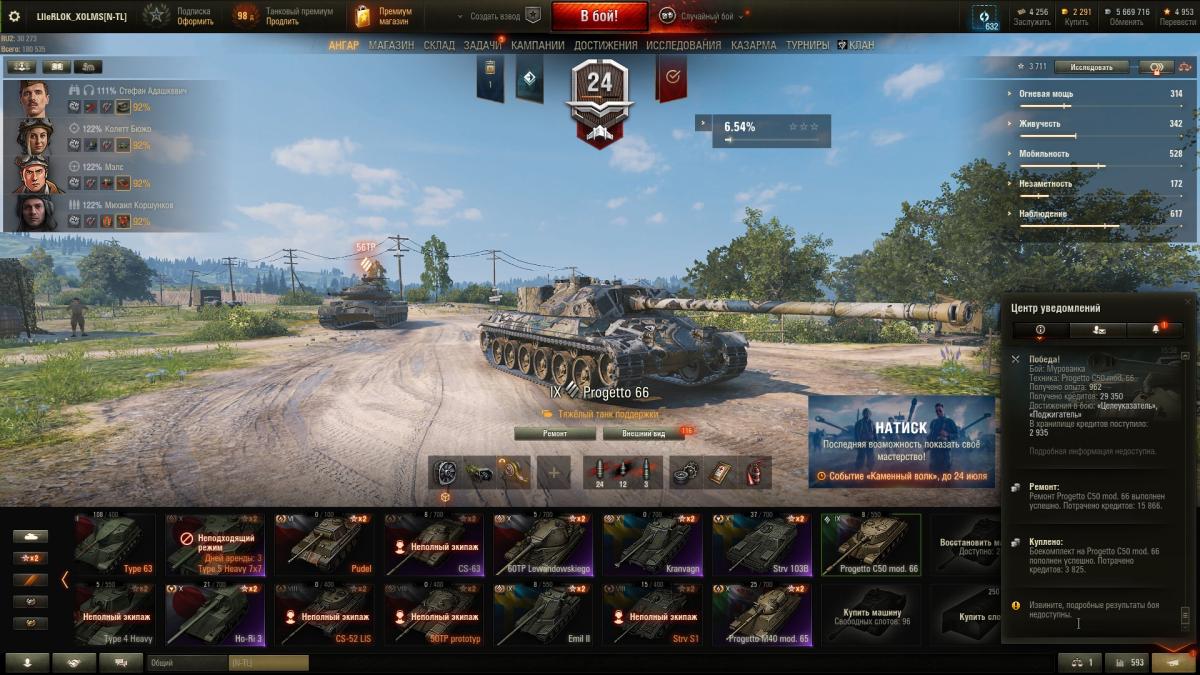Image resolution: width=1200 pixels, height=675 pixels.
Task: Open the game settings gear icon
Action: click(x=14, y=16)
